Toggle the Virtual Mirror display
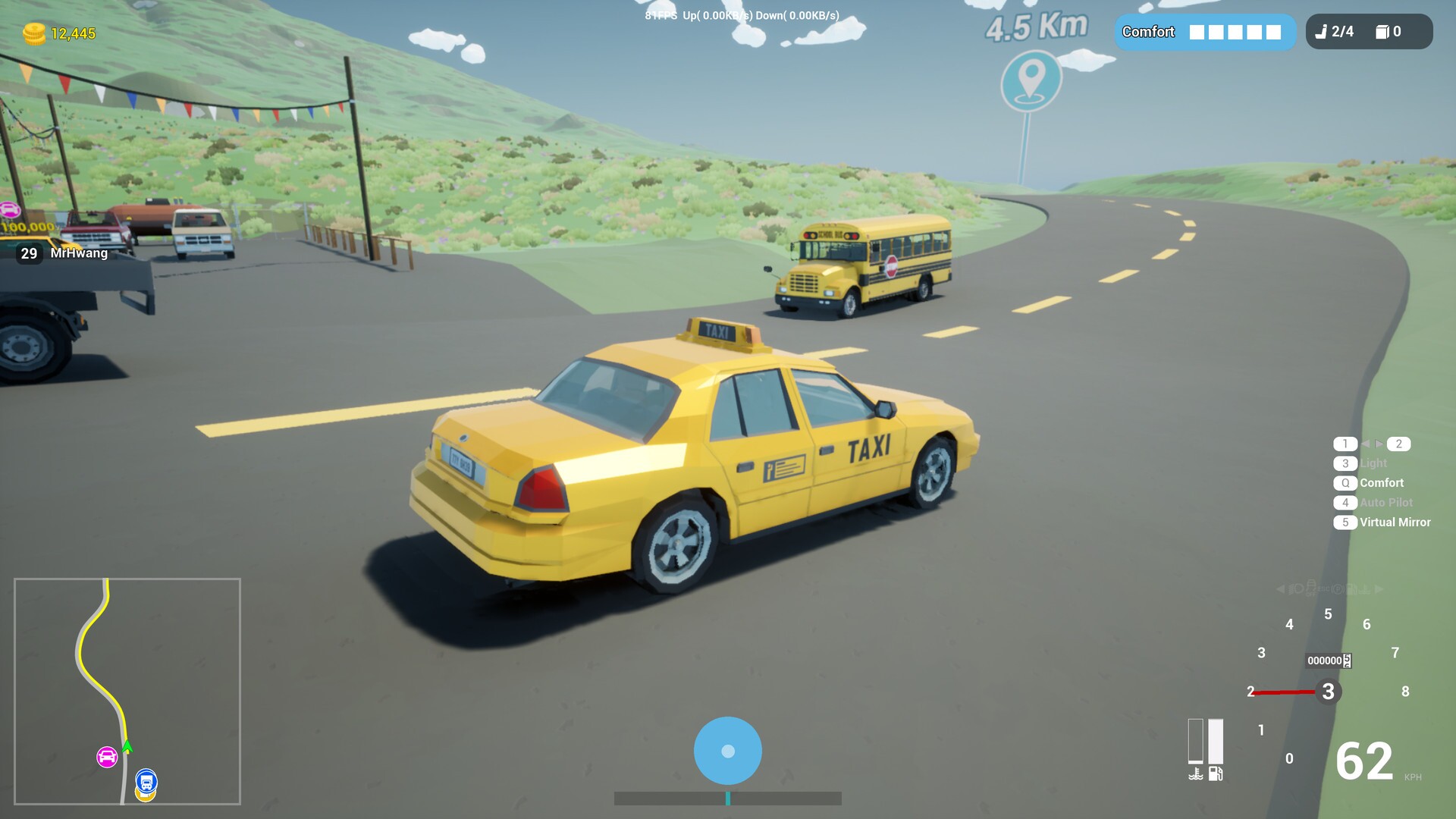This screenshot has width=1456, height=819. coord(1394,522)
